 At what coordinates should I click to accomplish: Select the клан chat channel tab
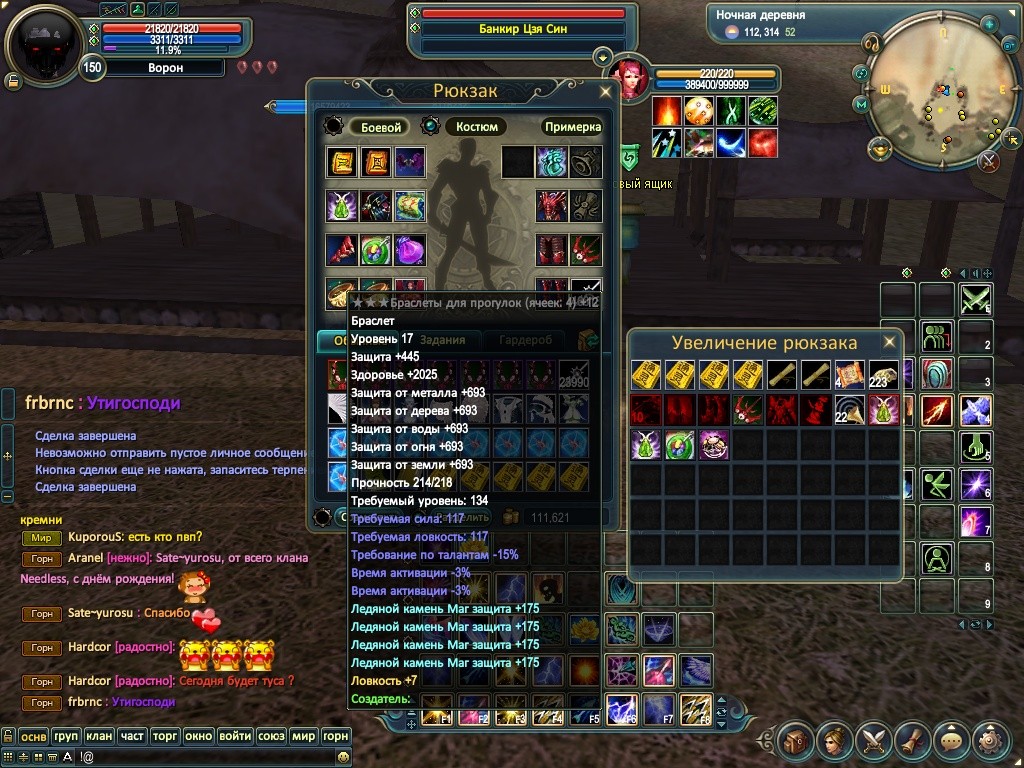coord(99,736)
